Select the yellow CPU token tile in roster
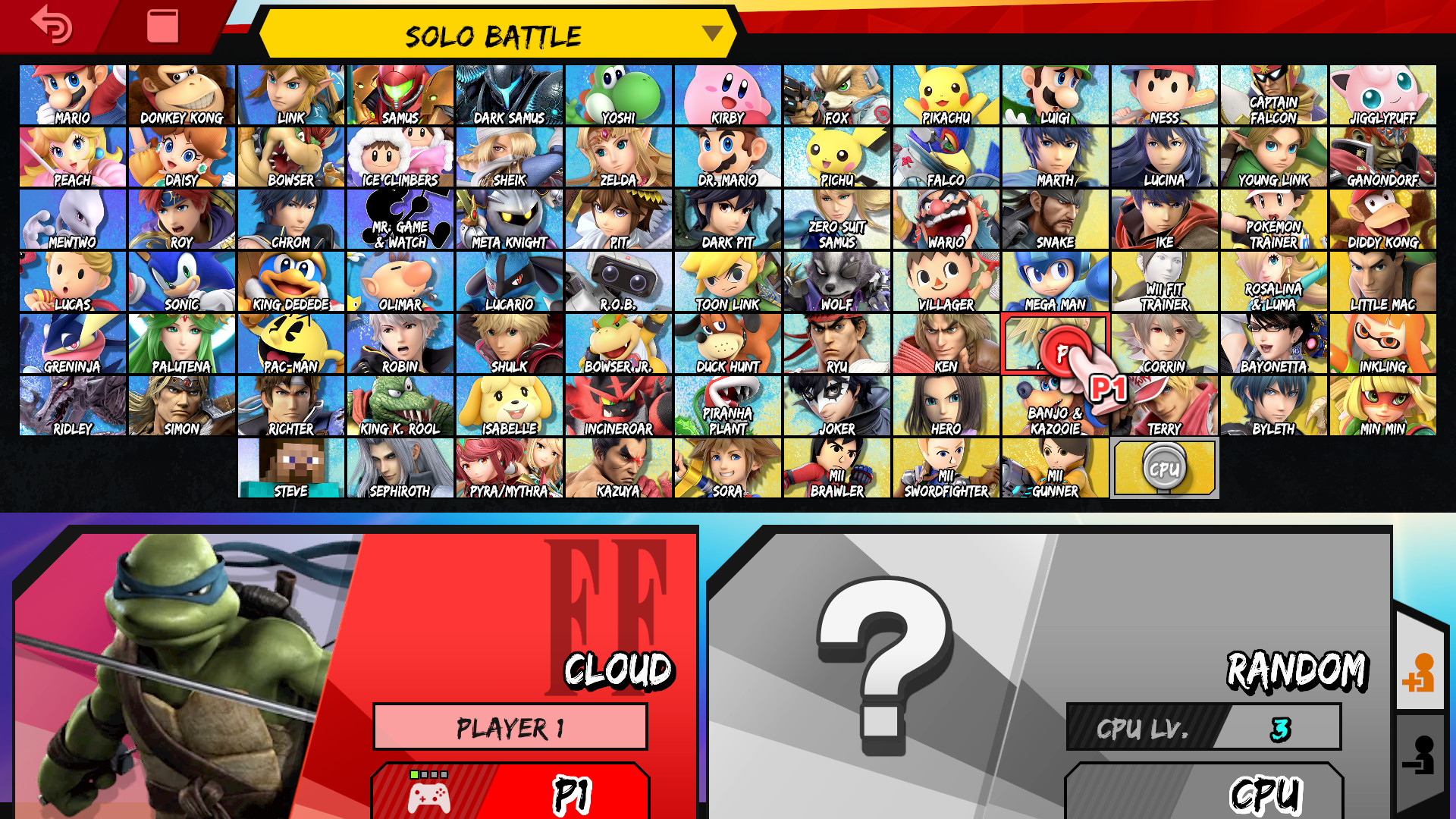 pos(1164,468)
